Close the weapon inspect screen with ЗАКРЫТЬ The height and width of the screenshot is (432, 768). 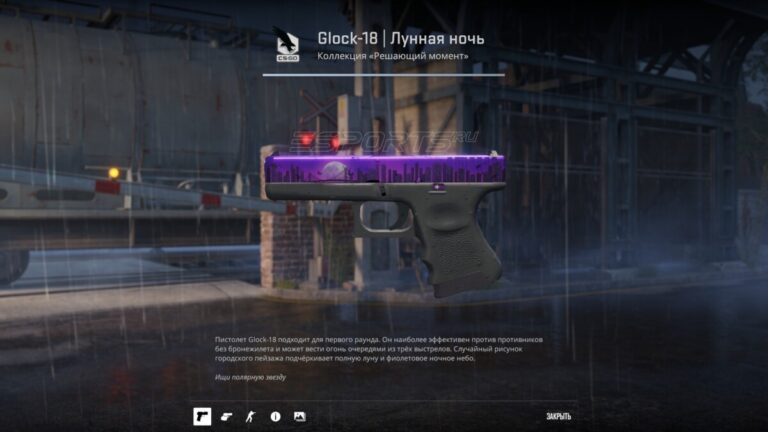pos(559,416)
